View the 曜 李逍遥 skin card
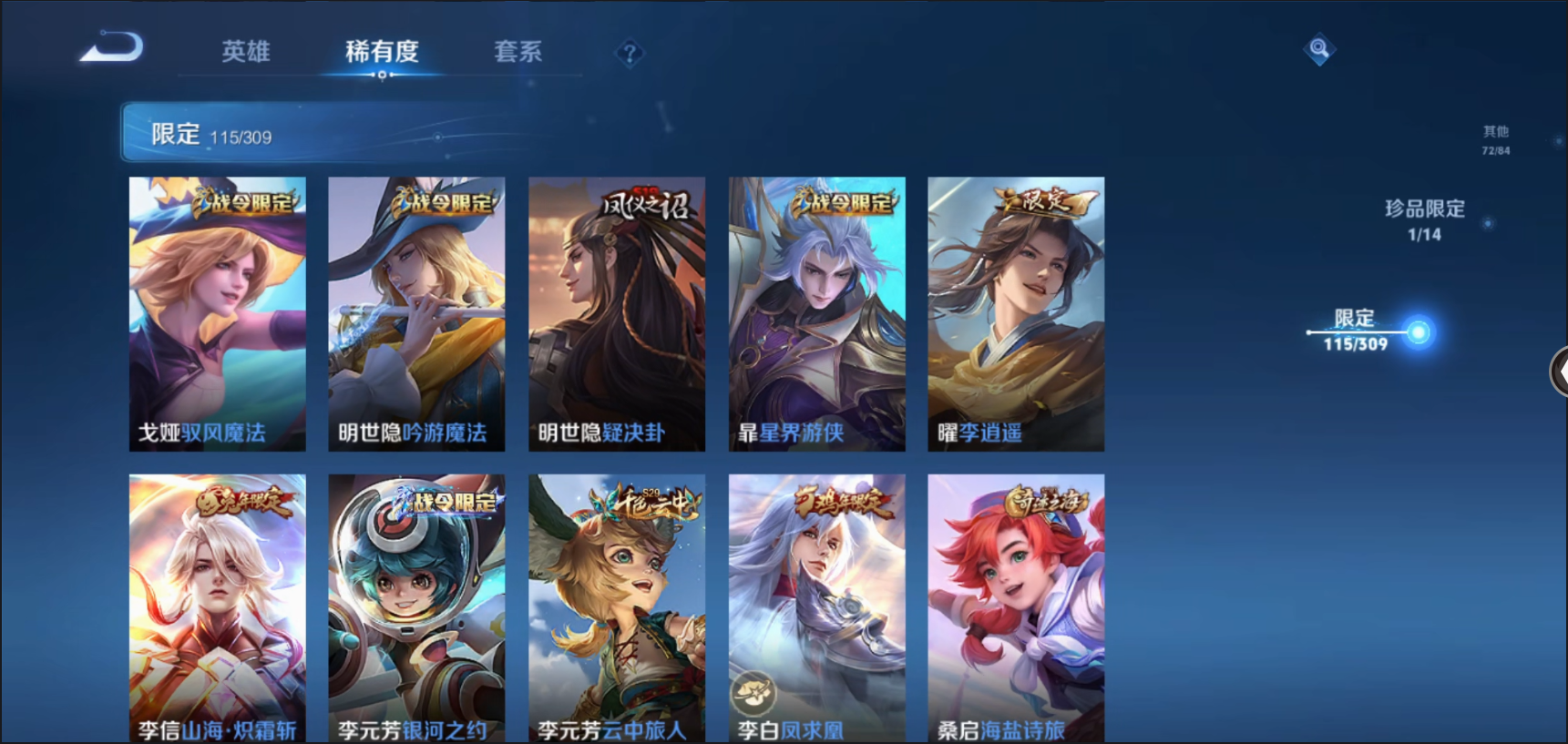This screenshot has height=744, width=1568. [1016, 313]
